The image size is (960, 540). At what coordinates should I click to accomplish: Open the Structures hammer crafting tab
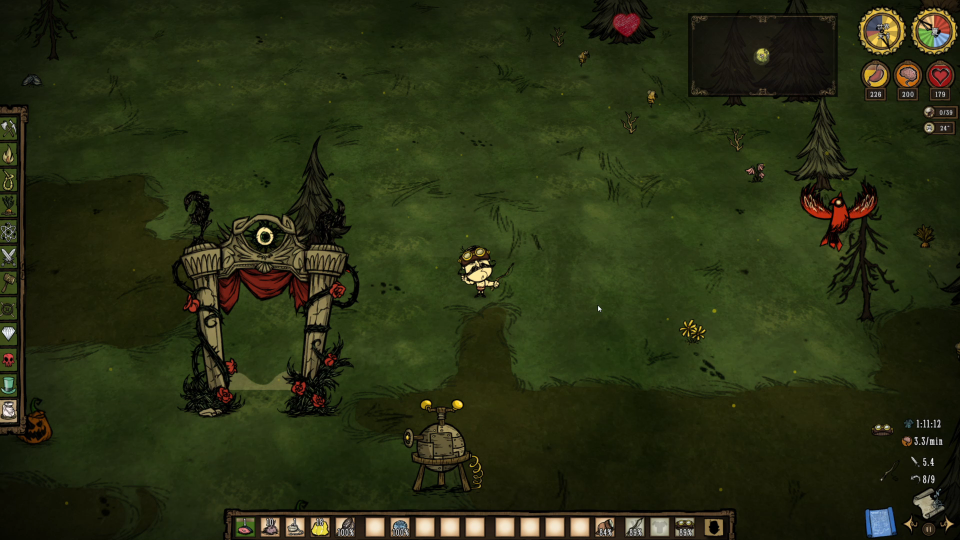pos(9,284)
